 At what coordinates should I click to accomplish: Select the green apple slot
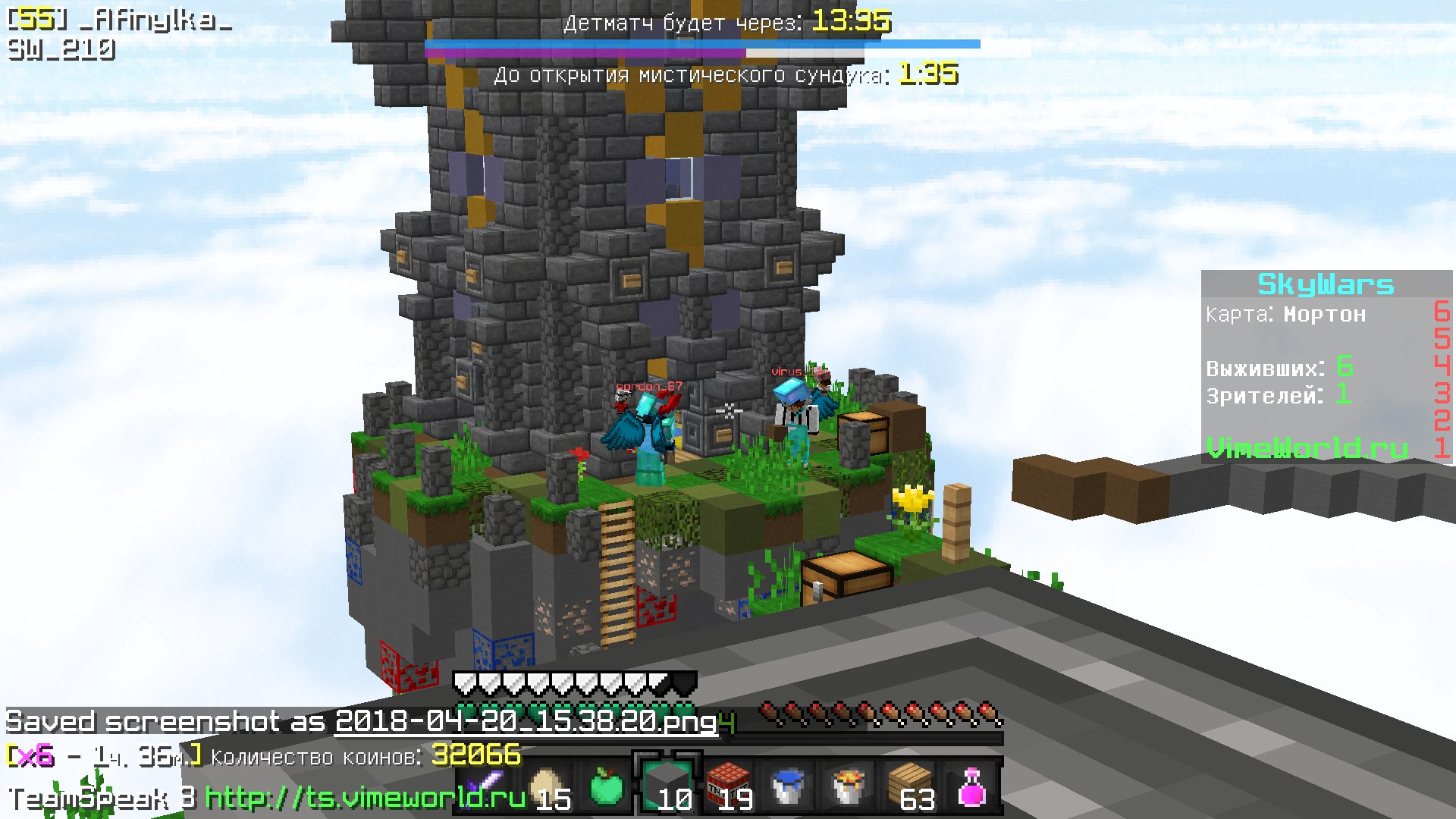[607, 786]
